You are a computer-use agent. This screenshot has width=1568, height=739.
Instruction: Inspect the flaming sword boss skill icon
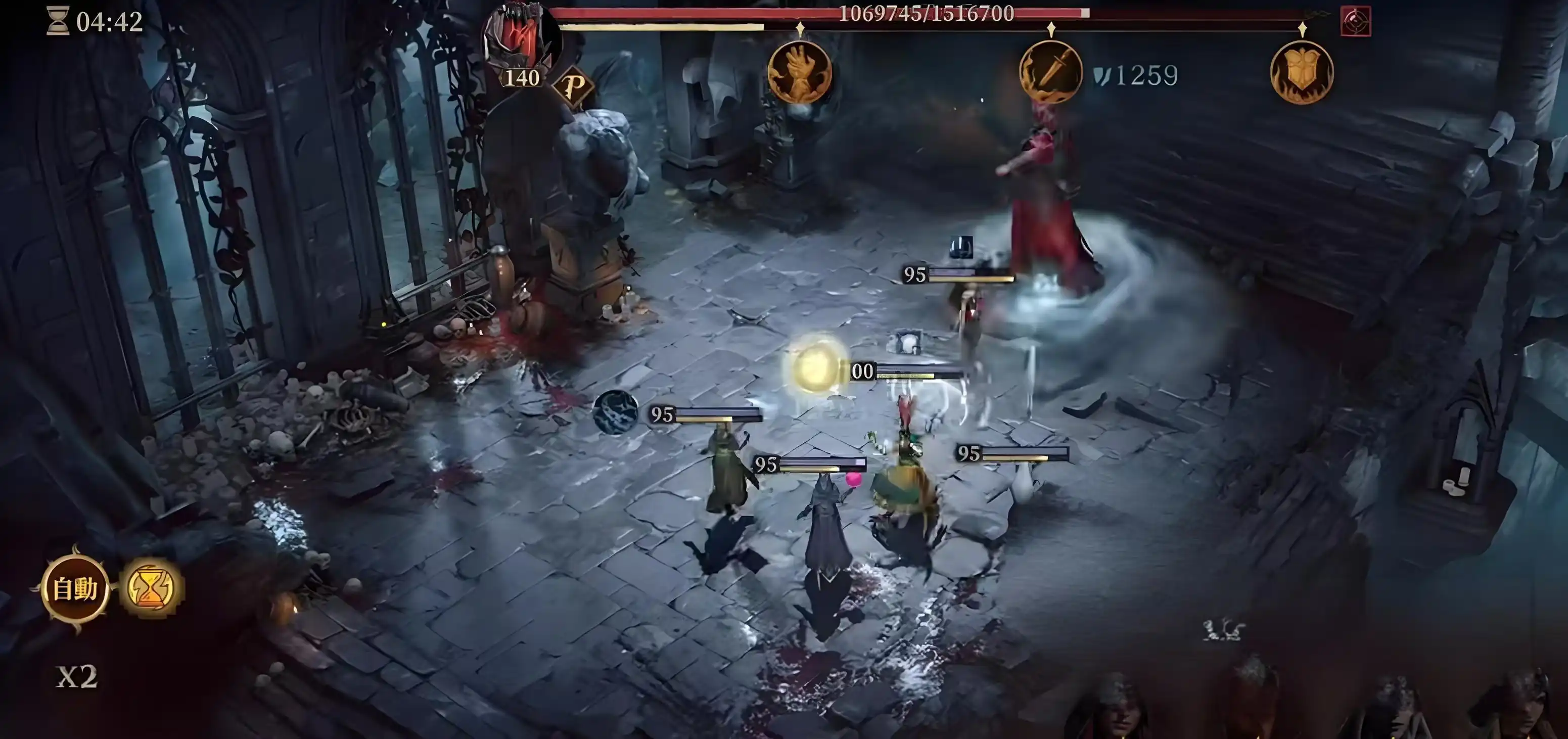click(1050, 72)
